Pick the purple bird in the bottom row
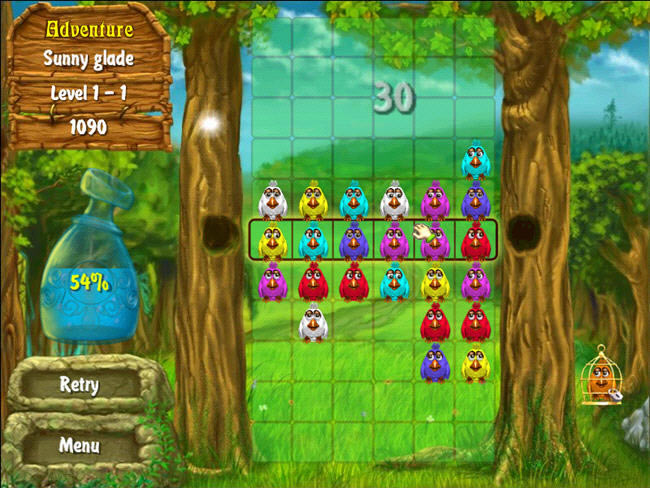This screenshot has height=488, width=650. click(435, 363)
